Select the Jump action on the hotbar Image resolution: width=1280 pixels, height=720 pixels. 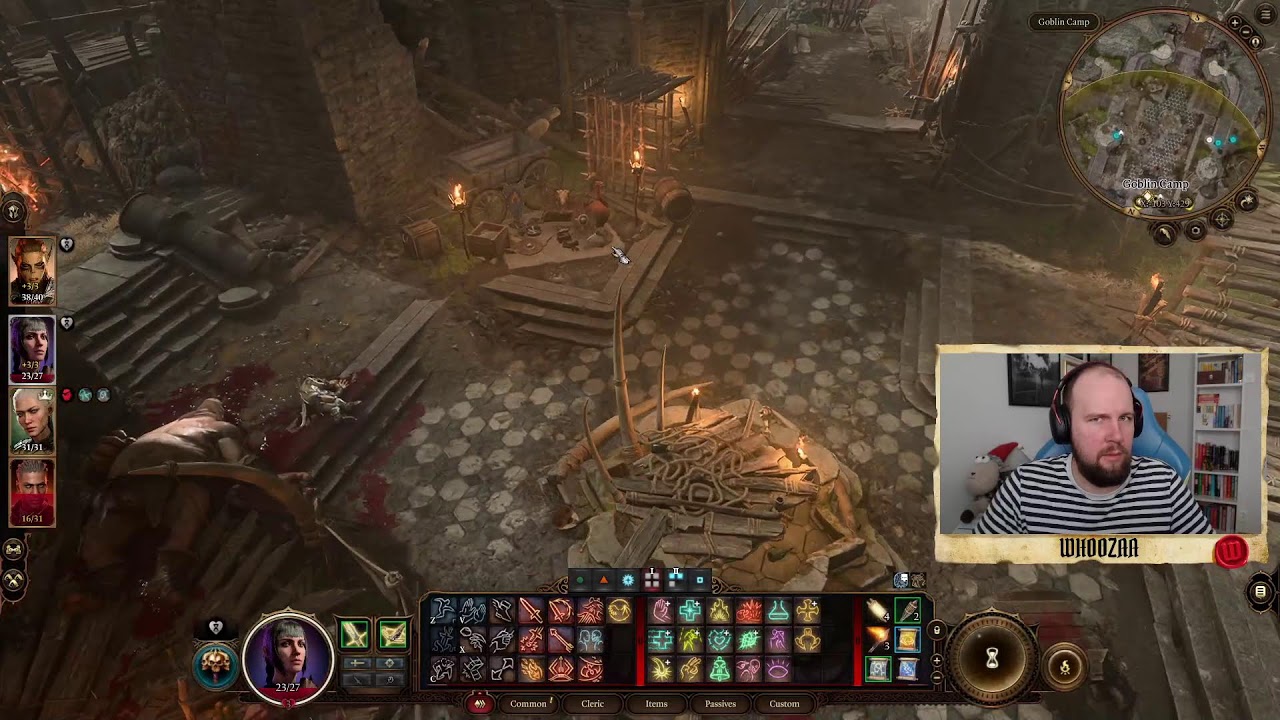(442, 610)
